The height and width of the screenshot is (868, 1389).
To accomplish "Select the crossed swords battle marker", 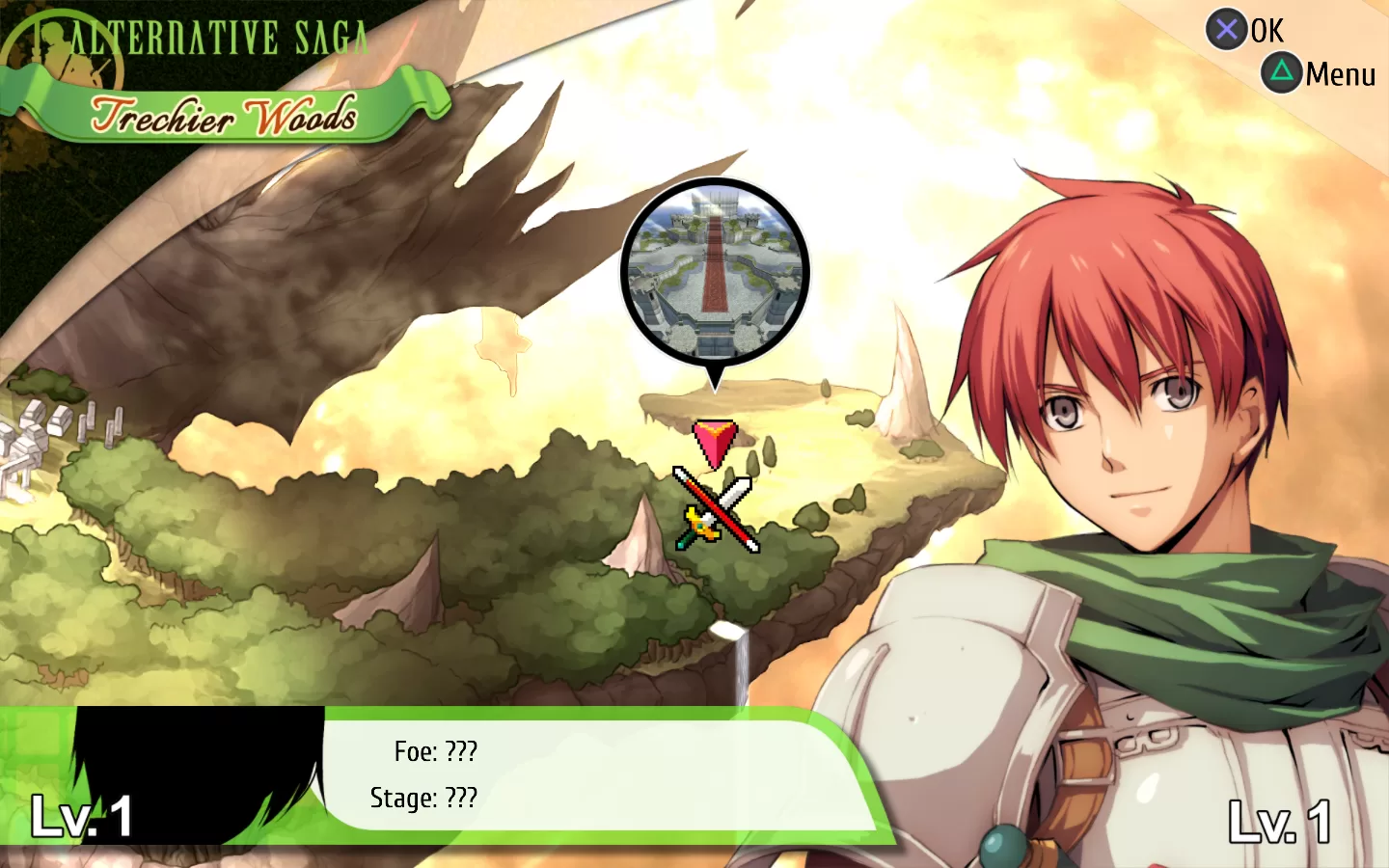I will [717, 510].
